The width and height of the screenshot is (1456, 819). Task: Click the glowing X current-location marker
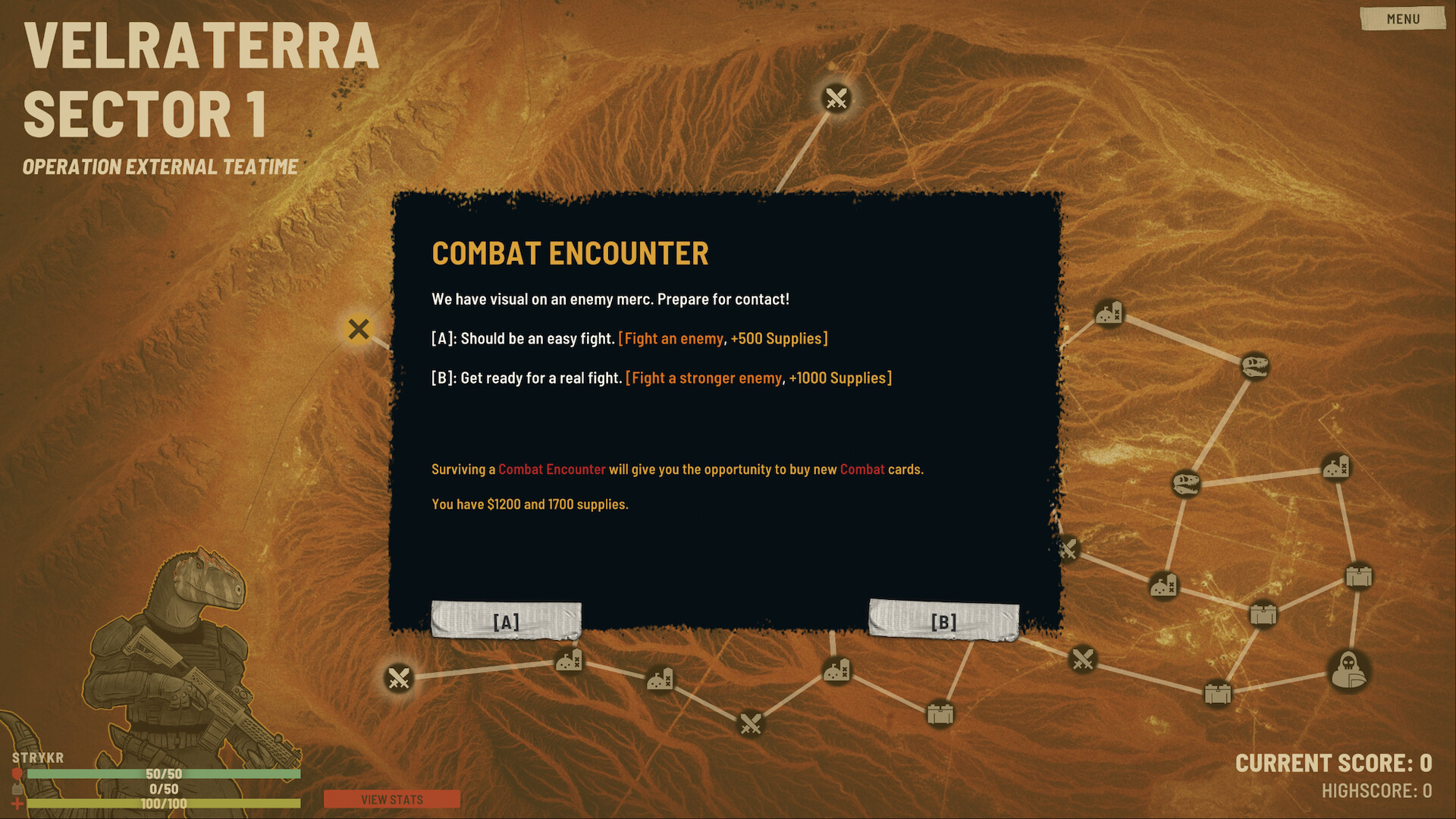tap(358, 329)
